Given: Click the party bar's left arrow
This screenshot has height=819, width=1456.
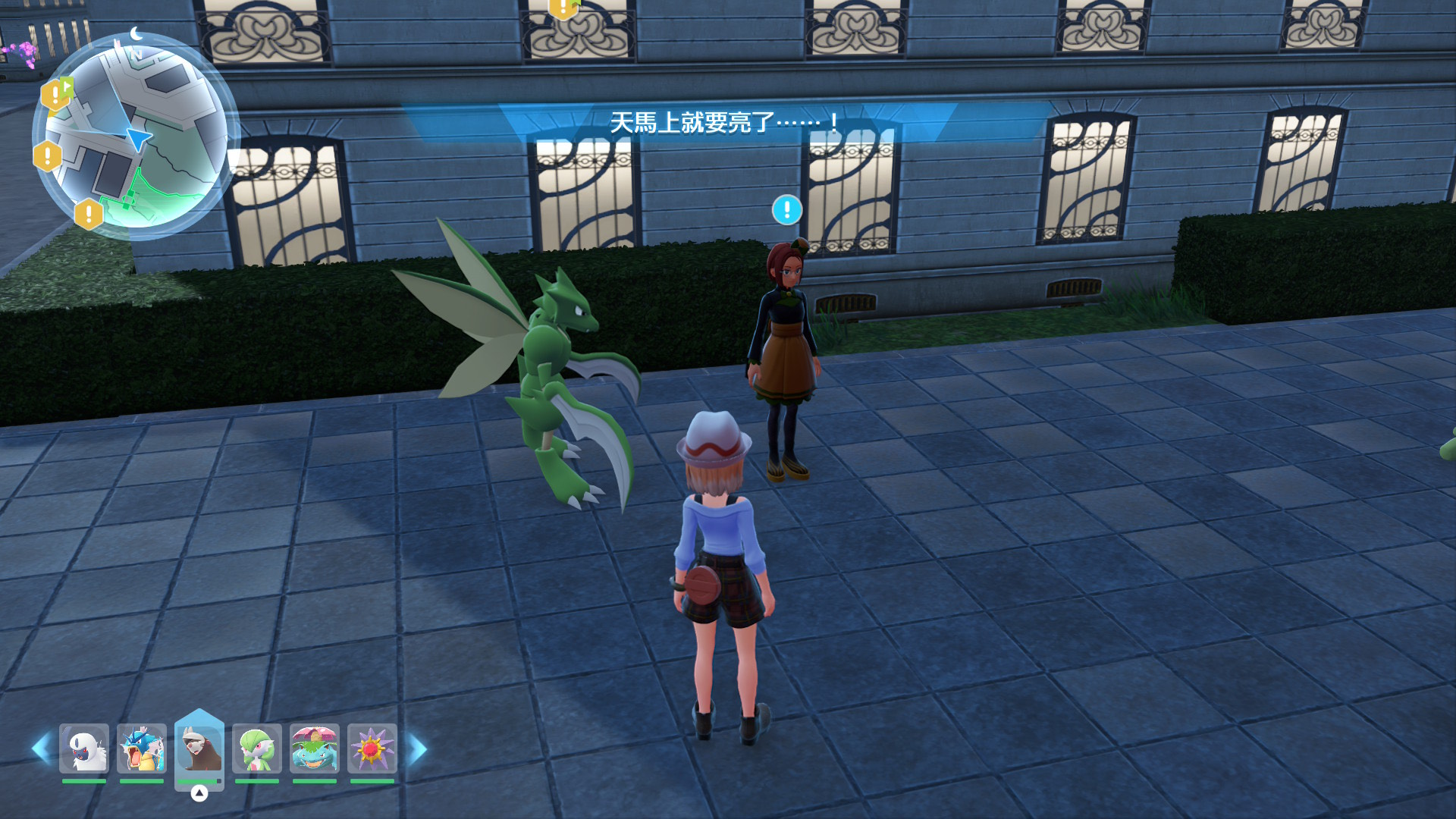Looking at the screenshot, I should pyautogui.click(x=41, y=749).
